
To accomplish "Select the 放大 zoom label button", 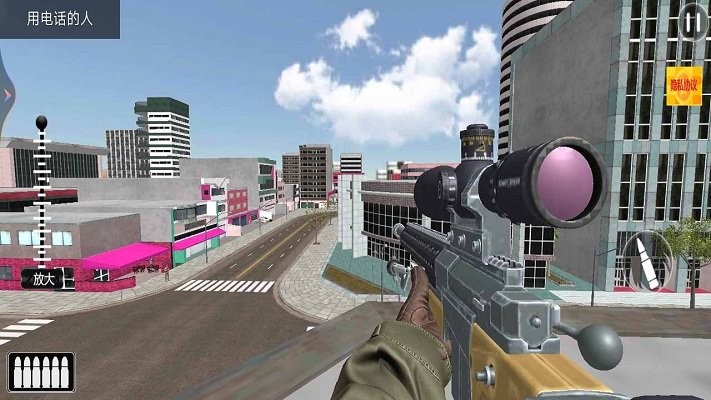I will (x=44, y=280).
